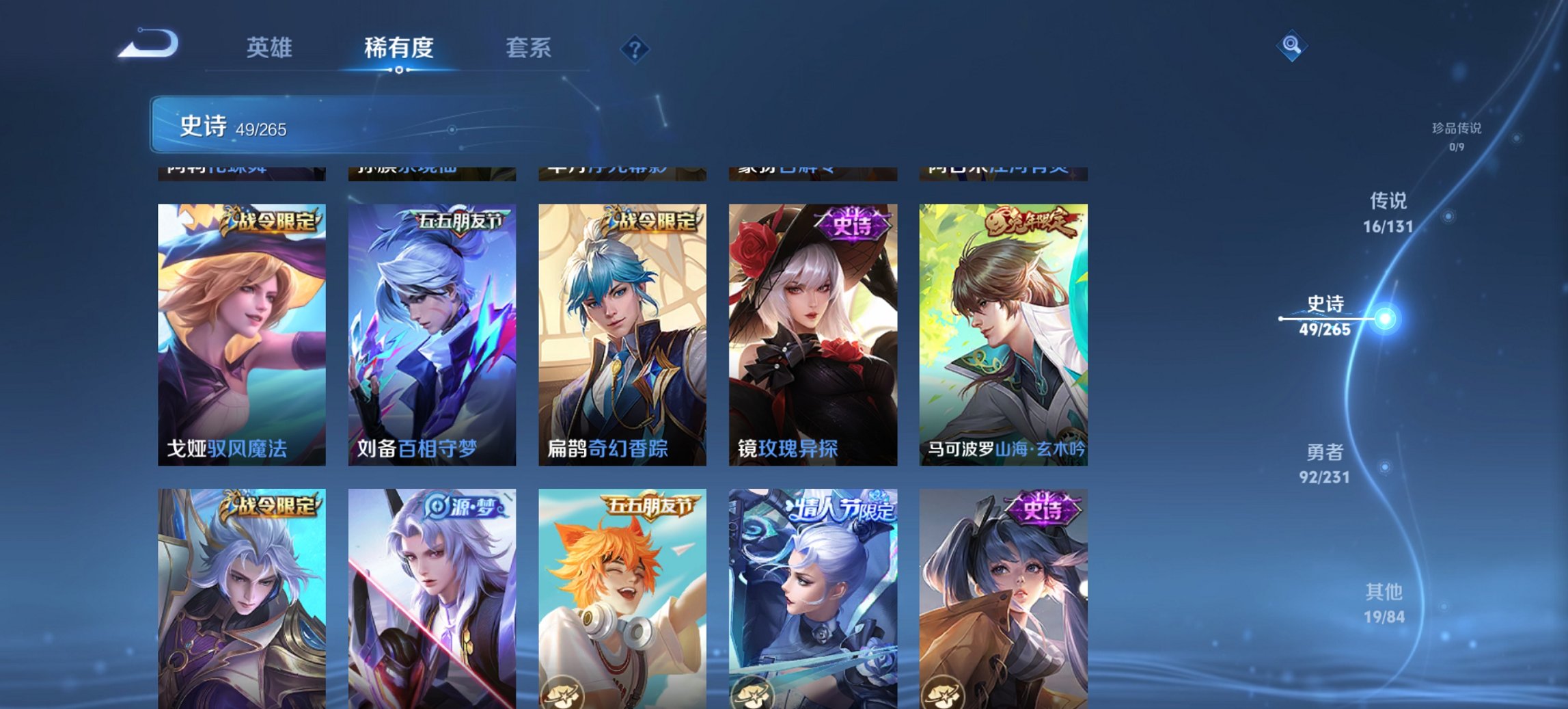Switch to the 套系 tab
1568x709 pixels.
529,48
